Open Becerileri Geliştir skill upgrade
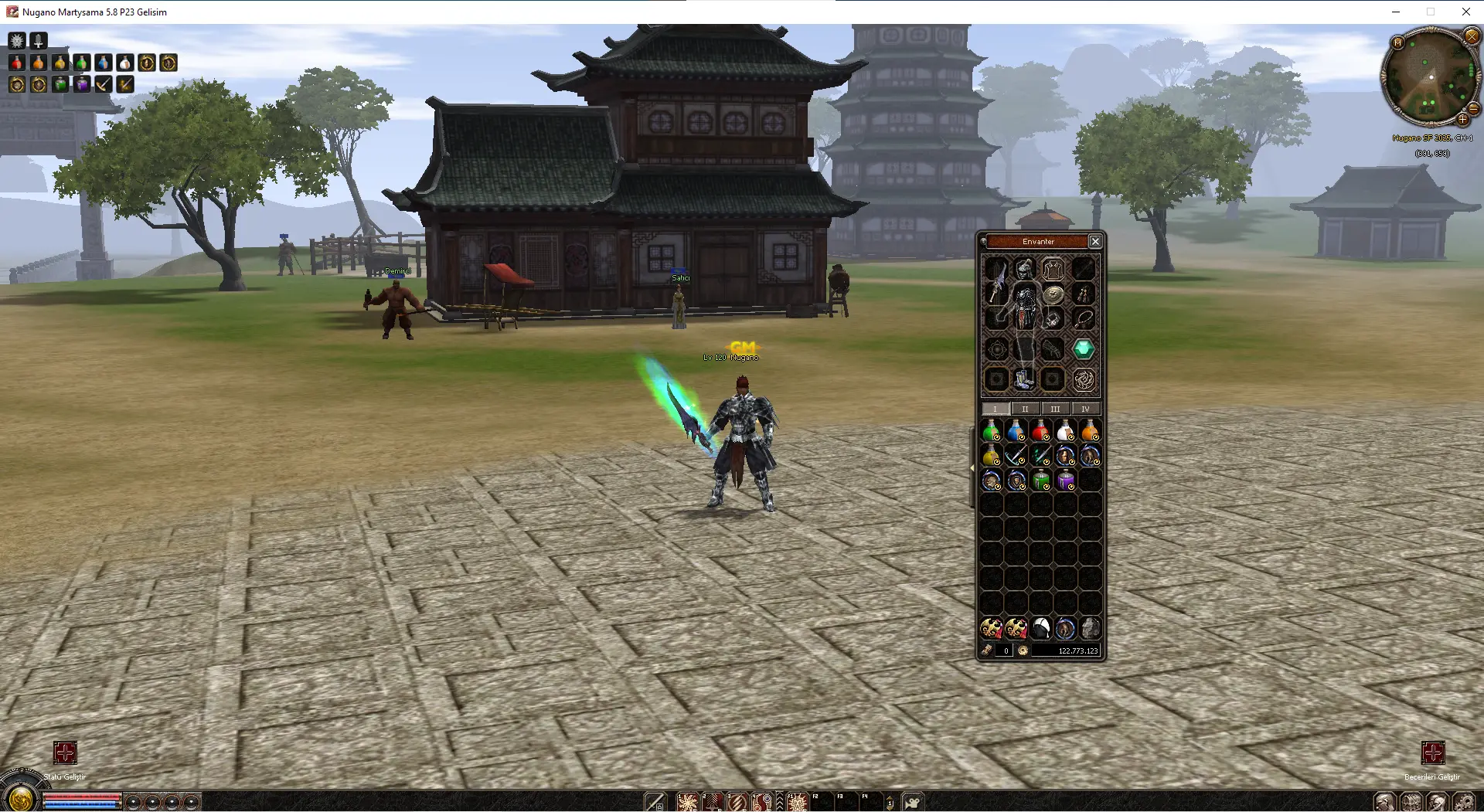Screen dimensions: 1484x812 1432,753
